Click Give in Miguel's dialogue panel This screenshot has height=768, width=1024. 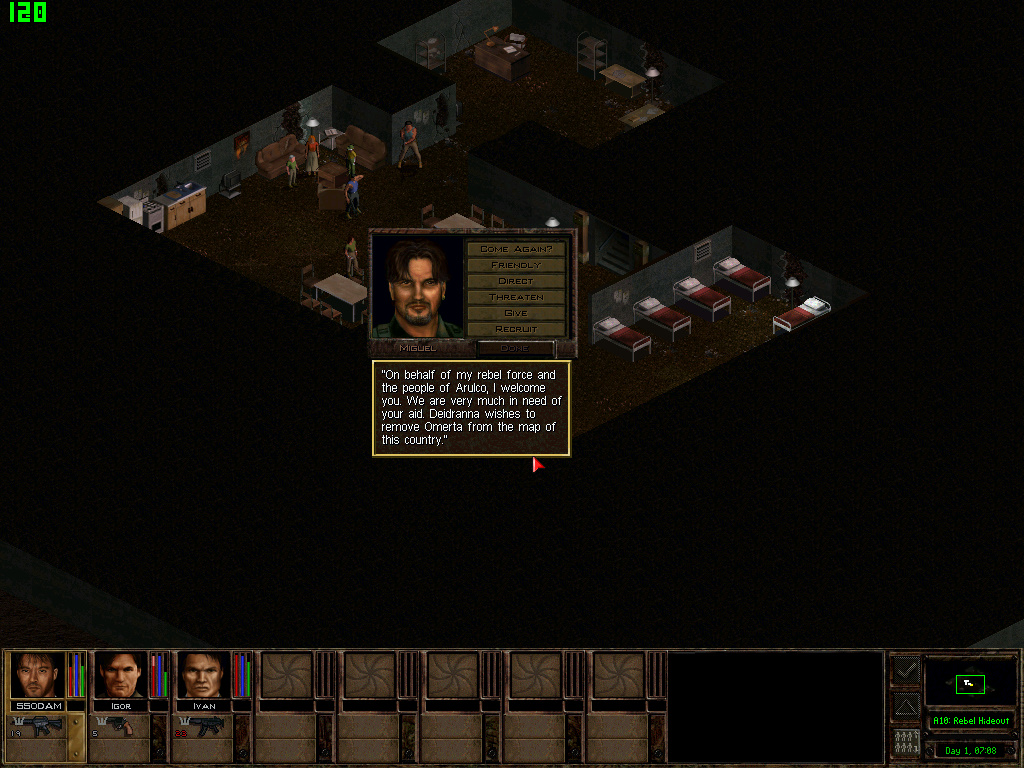[516, 313]
